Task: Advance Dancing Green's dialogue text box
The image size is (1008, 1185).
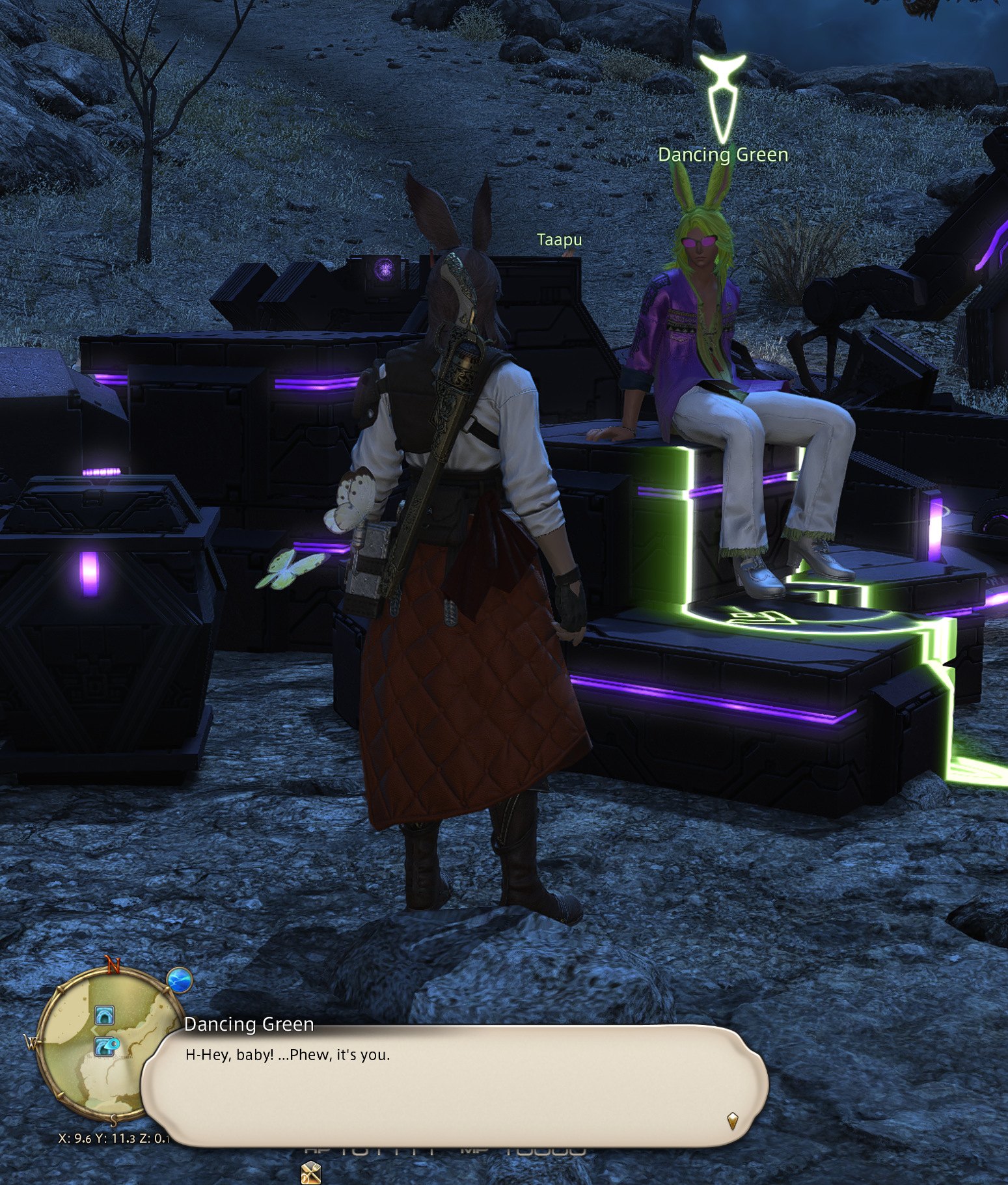Action: 454,1085
